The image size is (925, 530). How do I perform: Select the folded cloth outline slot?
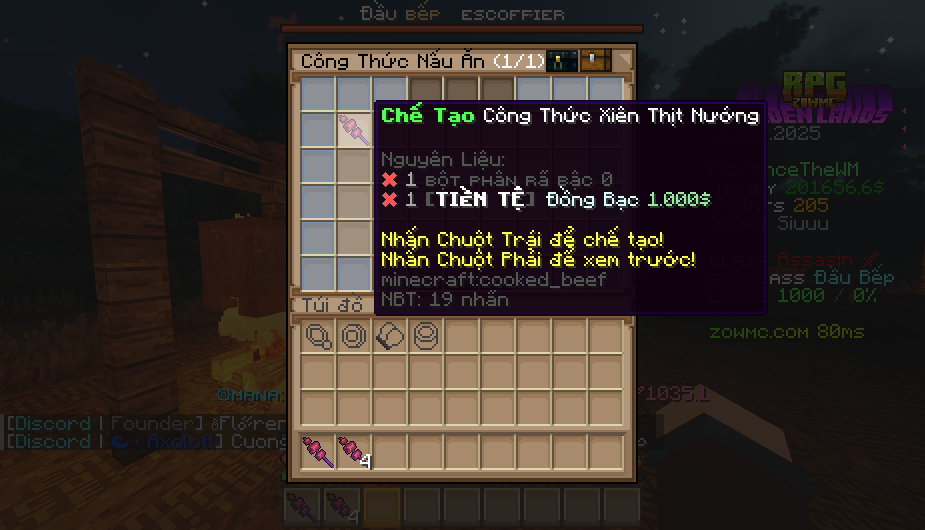(390, 337)
